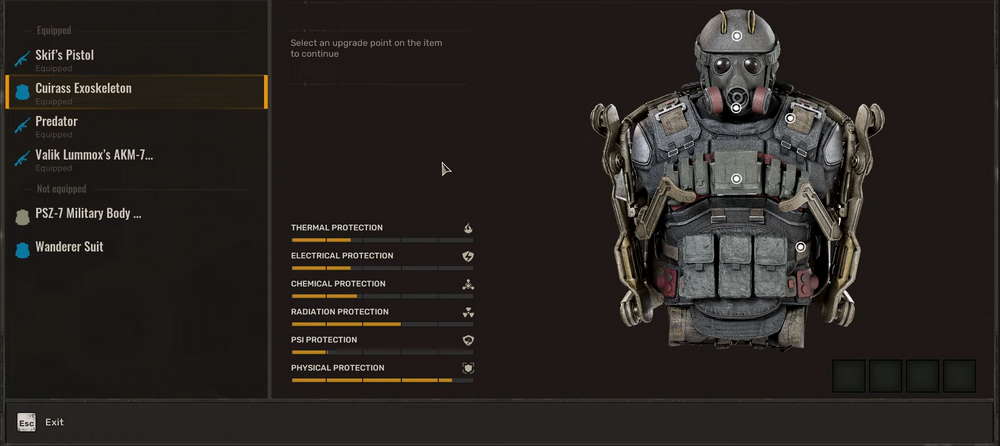Select Skif's Pistol in the list

point(65,56)
